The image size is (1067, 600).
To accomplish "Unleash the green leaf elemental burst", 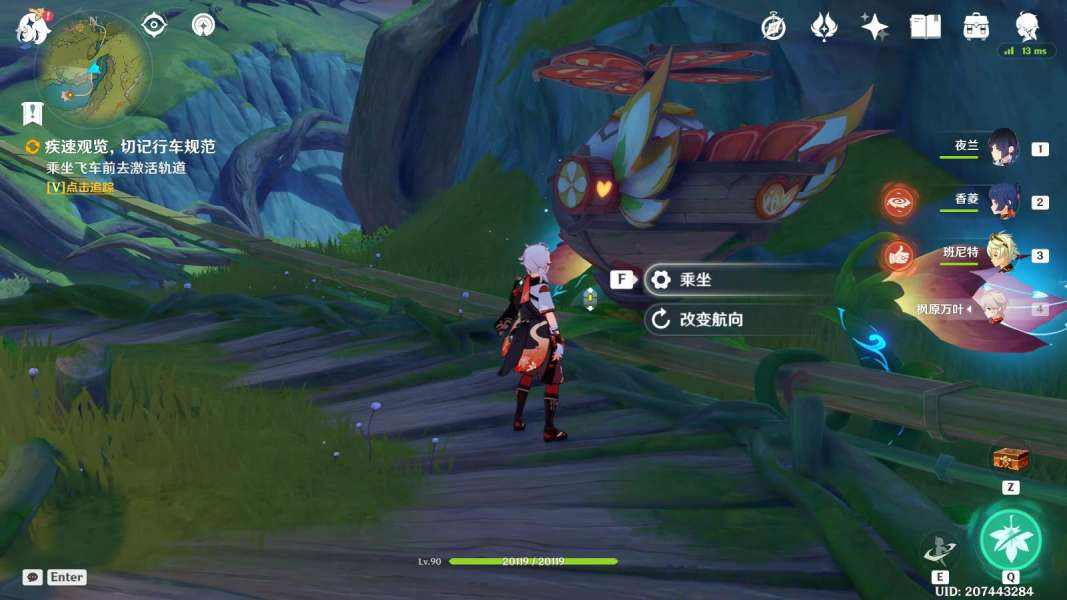I will point(1010,539).
